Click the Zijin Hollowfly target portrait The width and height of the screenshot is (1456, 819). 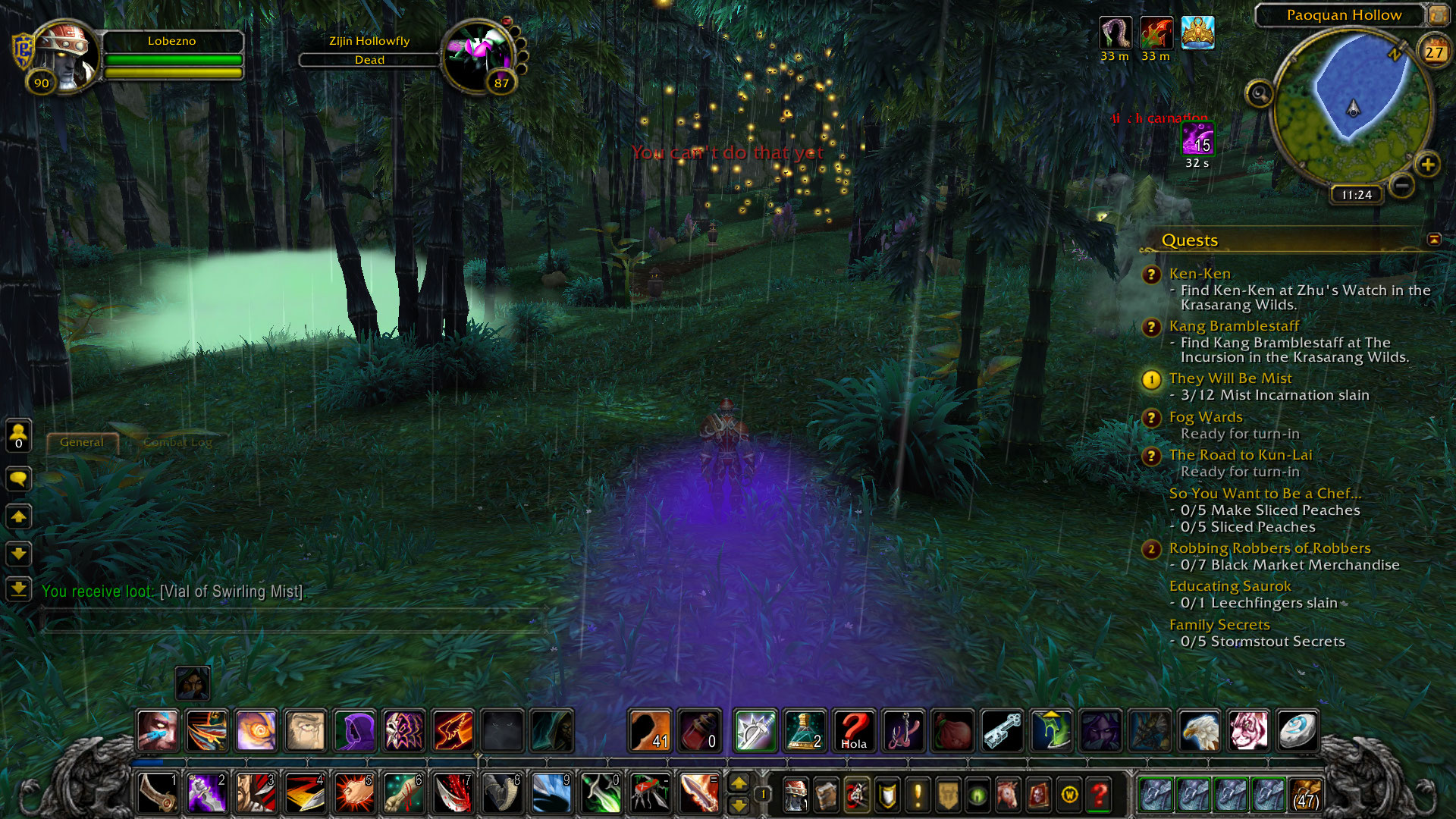coord(479,55)
